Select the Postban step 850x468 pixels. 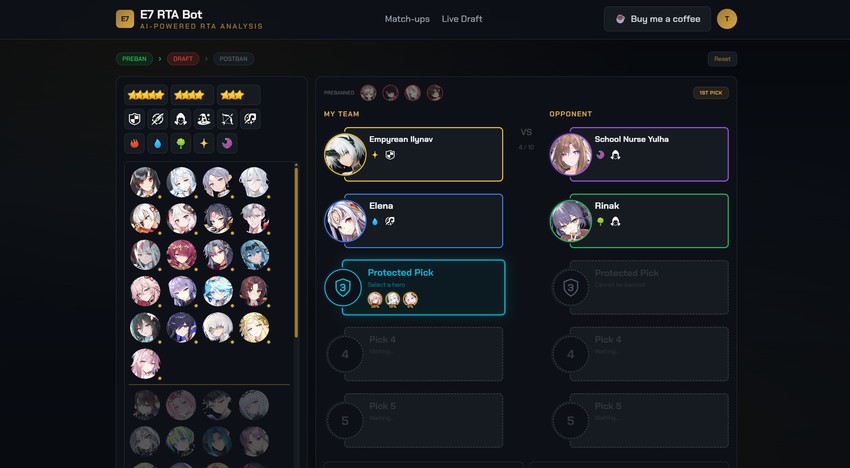pos(232,59)
